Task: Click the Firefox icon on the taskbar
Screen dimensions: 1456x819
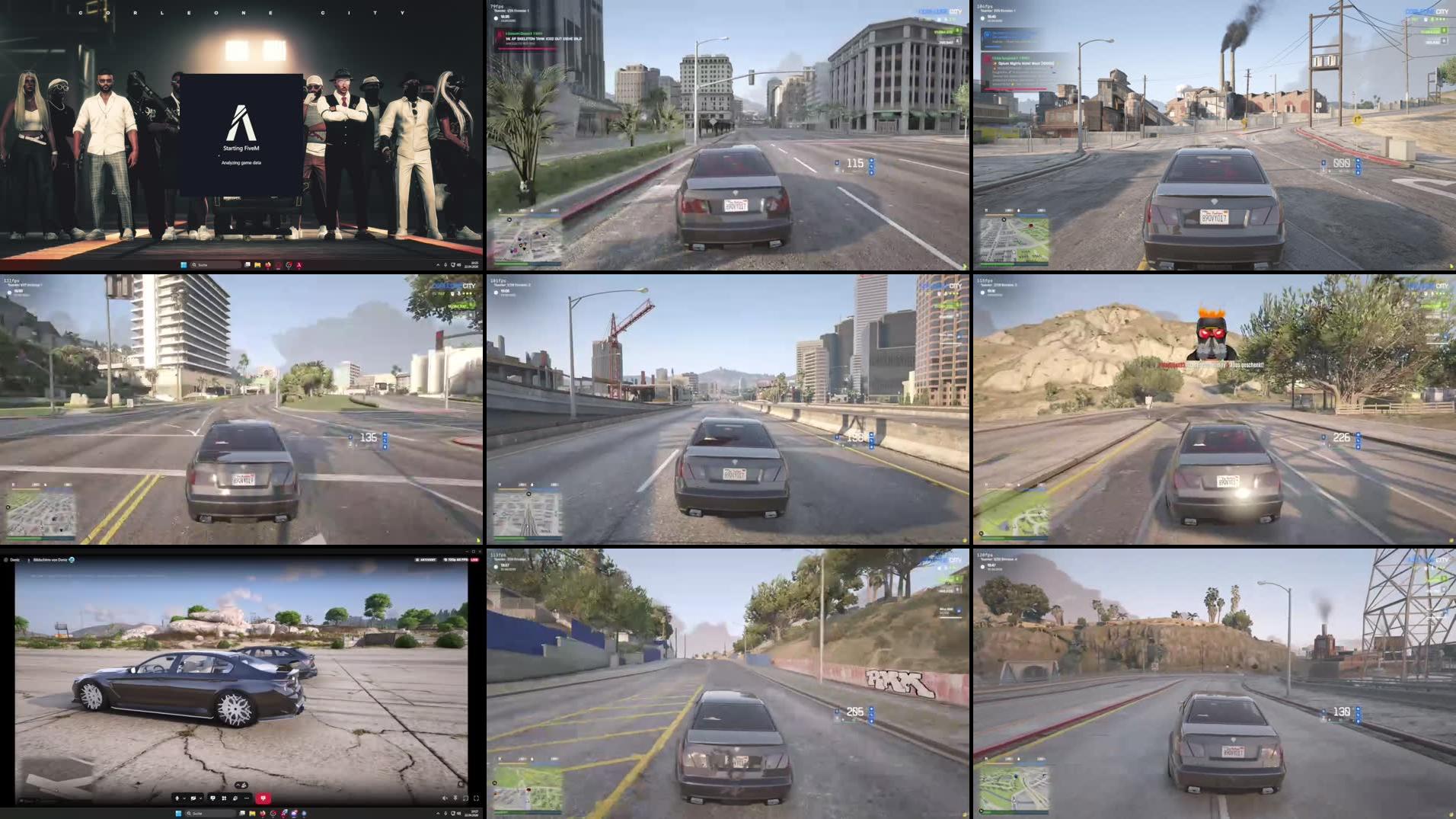Action: click(x=263, y=814)
